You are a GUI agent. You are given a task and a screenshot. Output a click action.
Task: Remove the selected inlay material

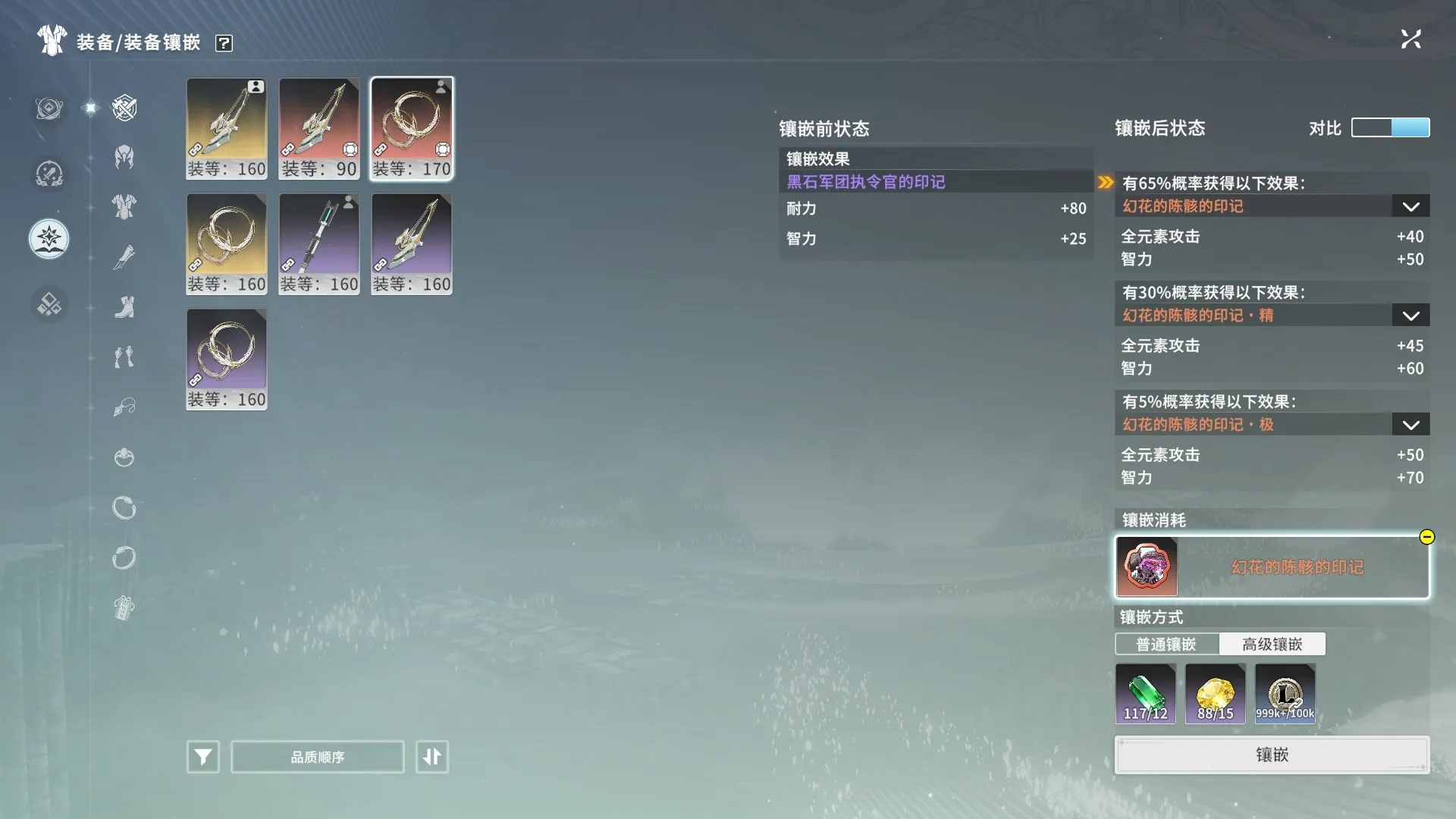[1426, 537]
